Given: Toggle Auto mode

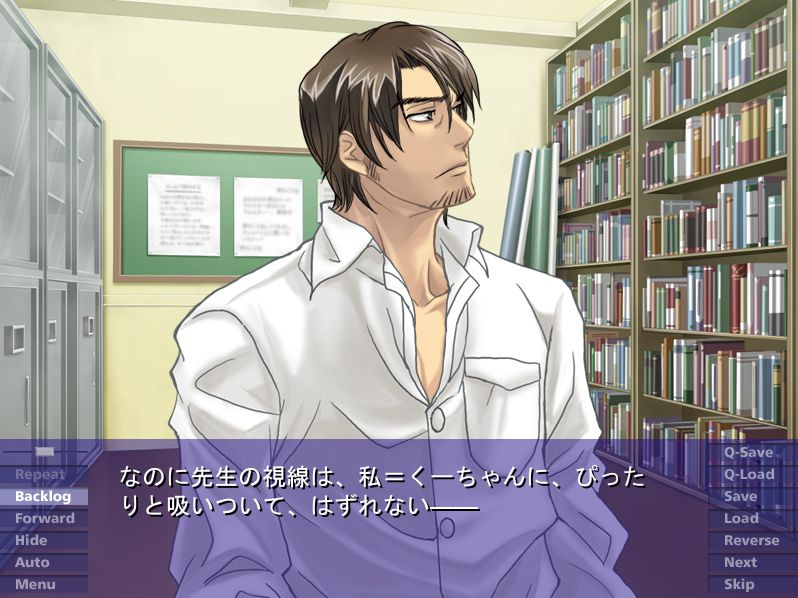Looking at the screenshot, I should click(33, 563).
